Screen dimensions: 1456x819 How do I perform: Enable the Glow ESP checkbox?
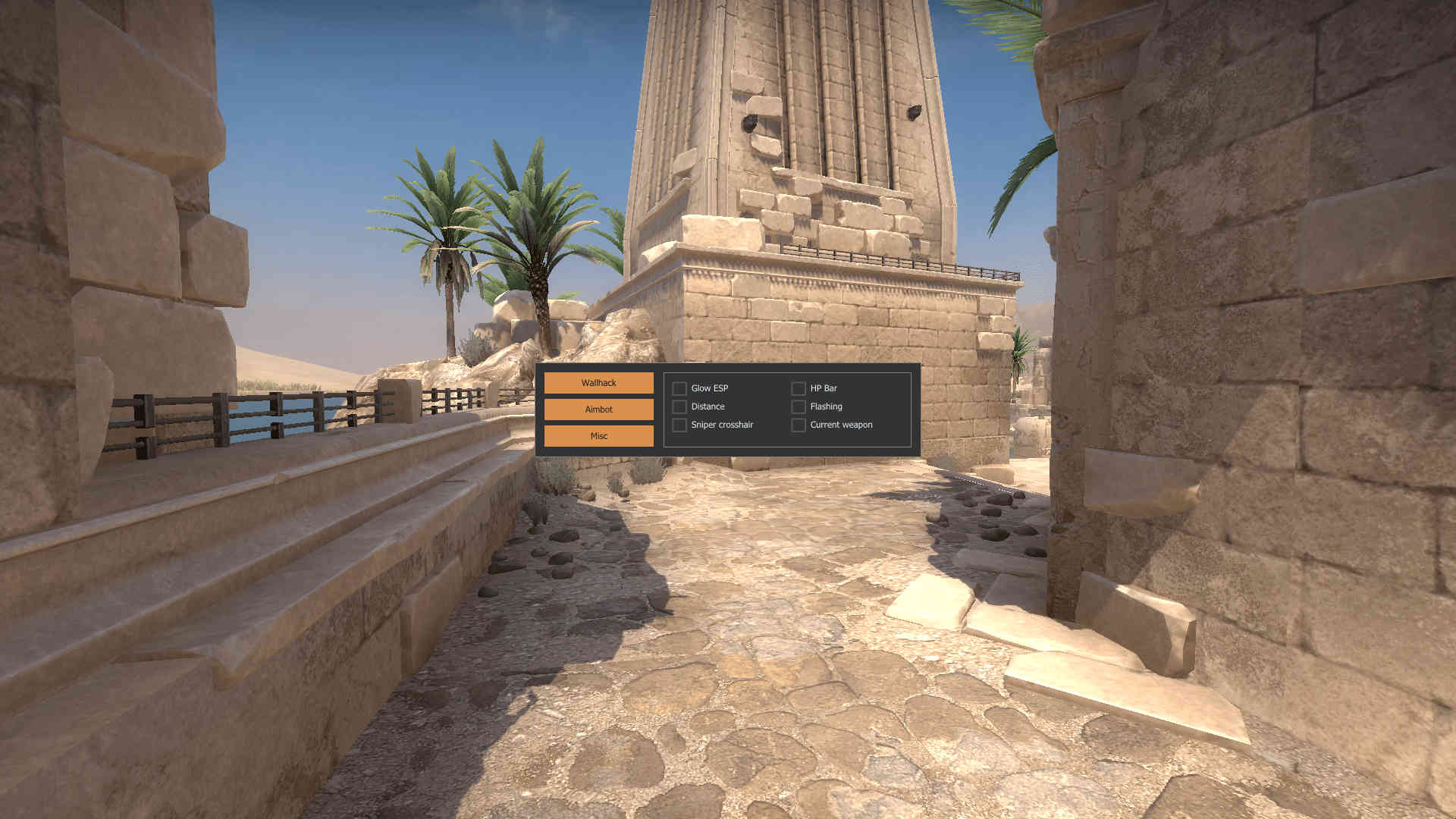(x=679, y=388)
